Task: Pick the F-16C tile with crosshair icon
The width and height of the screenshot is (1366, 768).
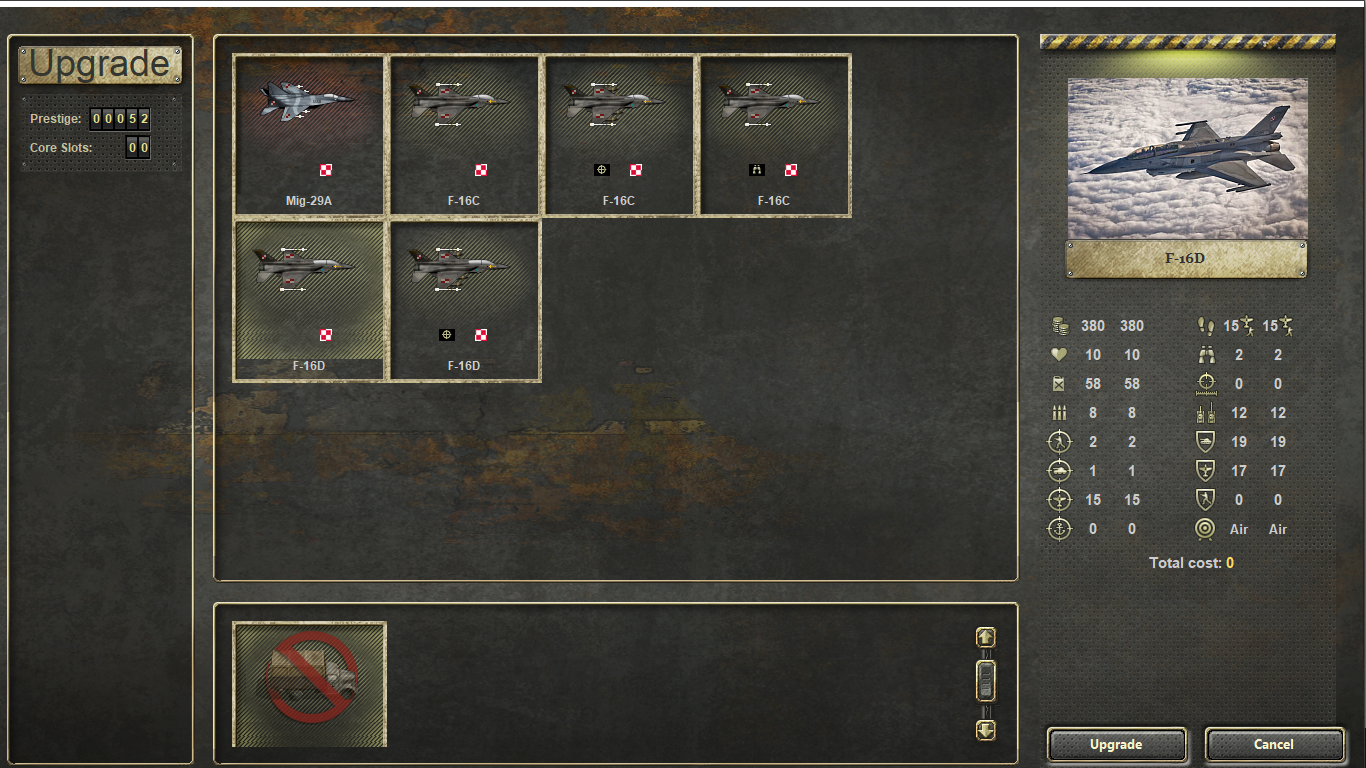Action: [619, 133]
